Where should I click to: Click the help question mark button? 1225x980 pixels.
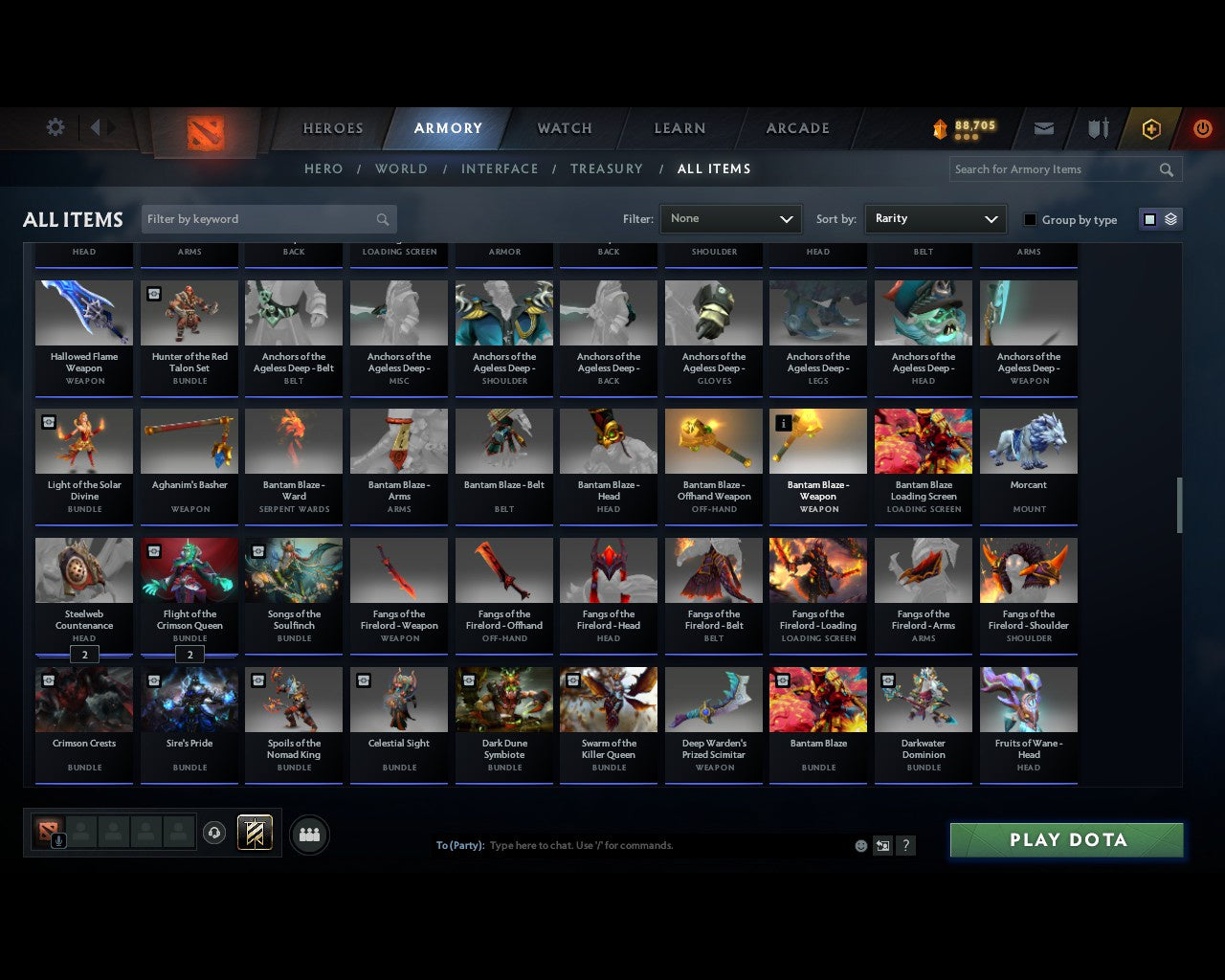tap(905, 845)
